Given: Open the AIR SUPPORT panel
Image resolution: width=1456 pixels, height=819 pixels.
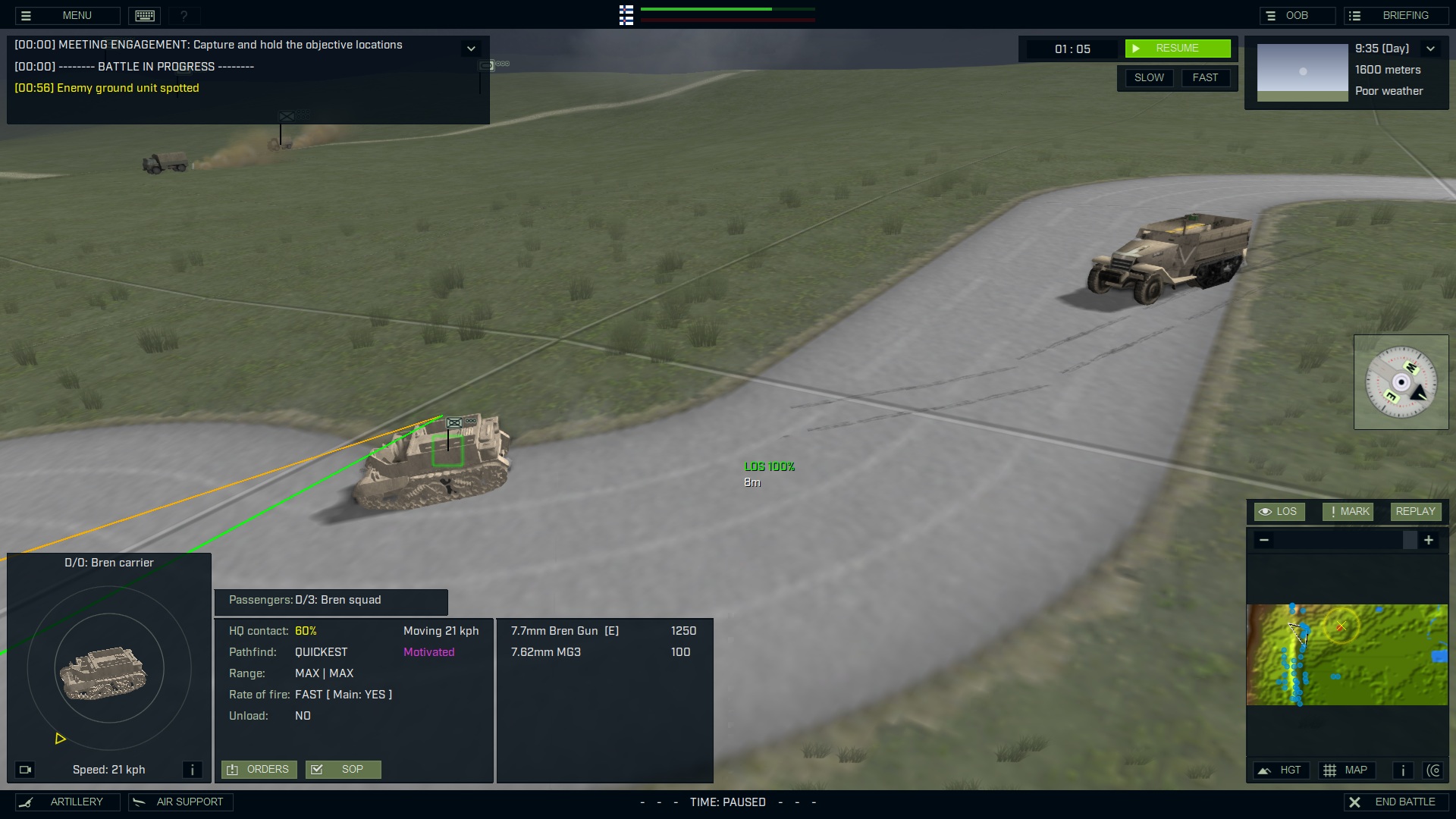Looking at the screenshot, I should pyautogui.click(x=180, y=802).
